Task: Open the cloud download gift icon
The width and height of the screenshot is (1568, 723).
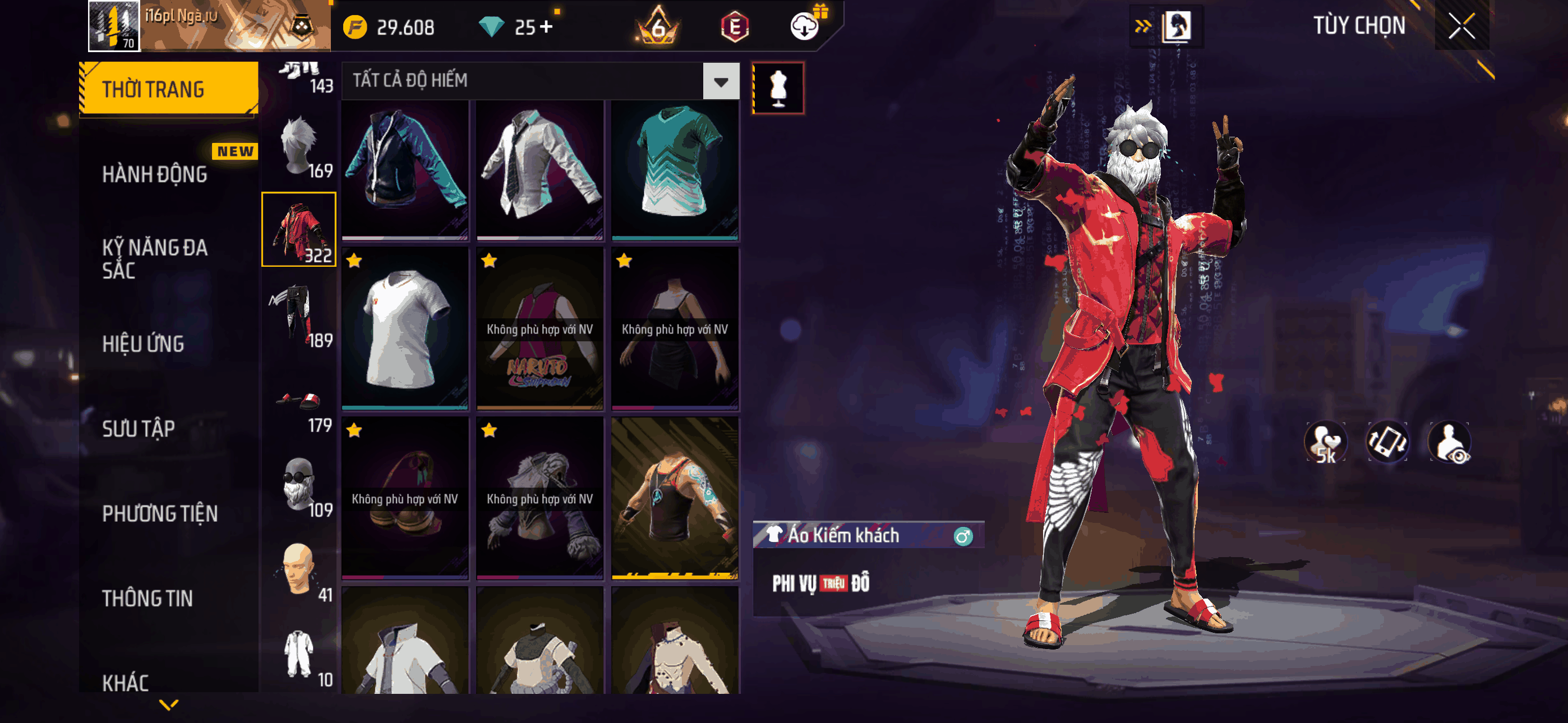Action: pos(805,26)
